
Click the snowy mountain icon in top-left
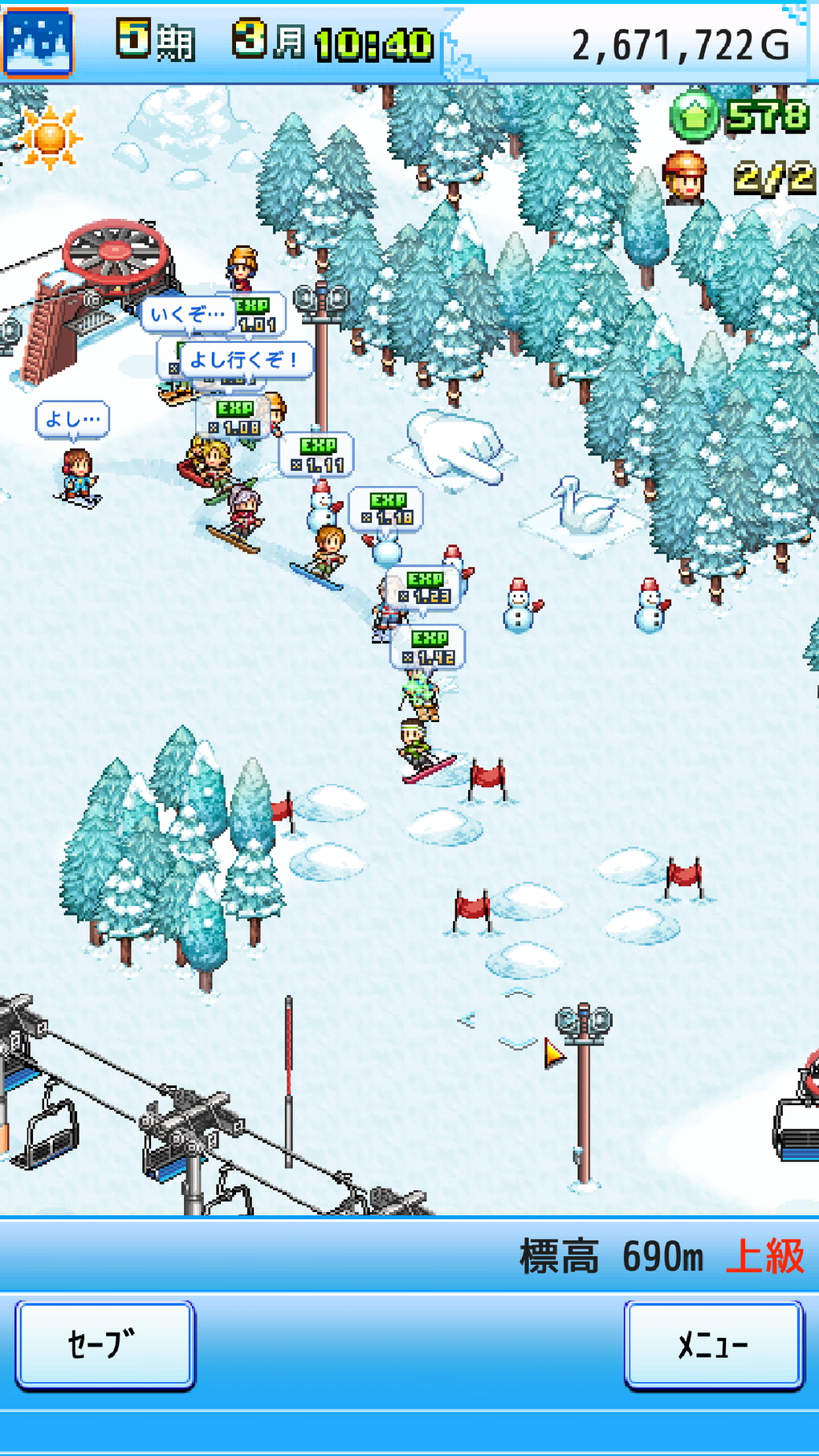point(38,42)
